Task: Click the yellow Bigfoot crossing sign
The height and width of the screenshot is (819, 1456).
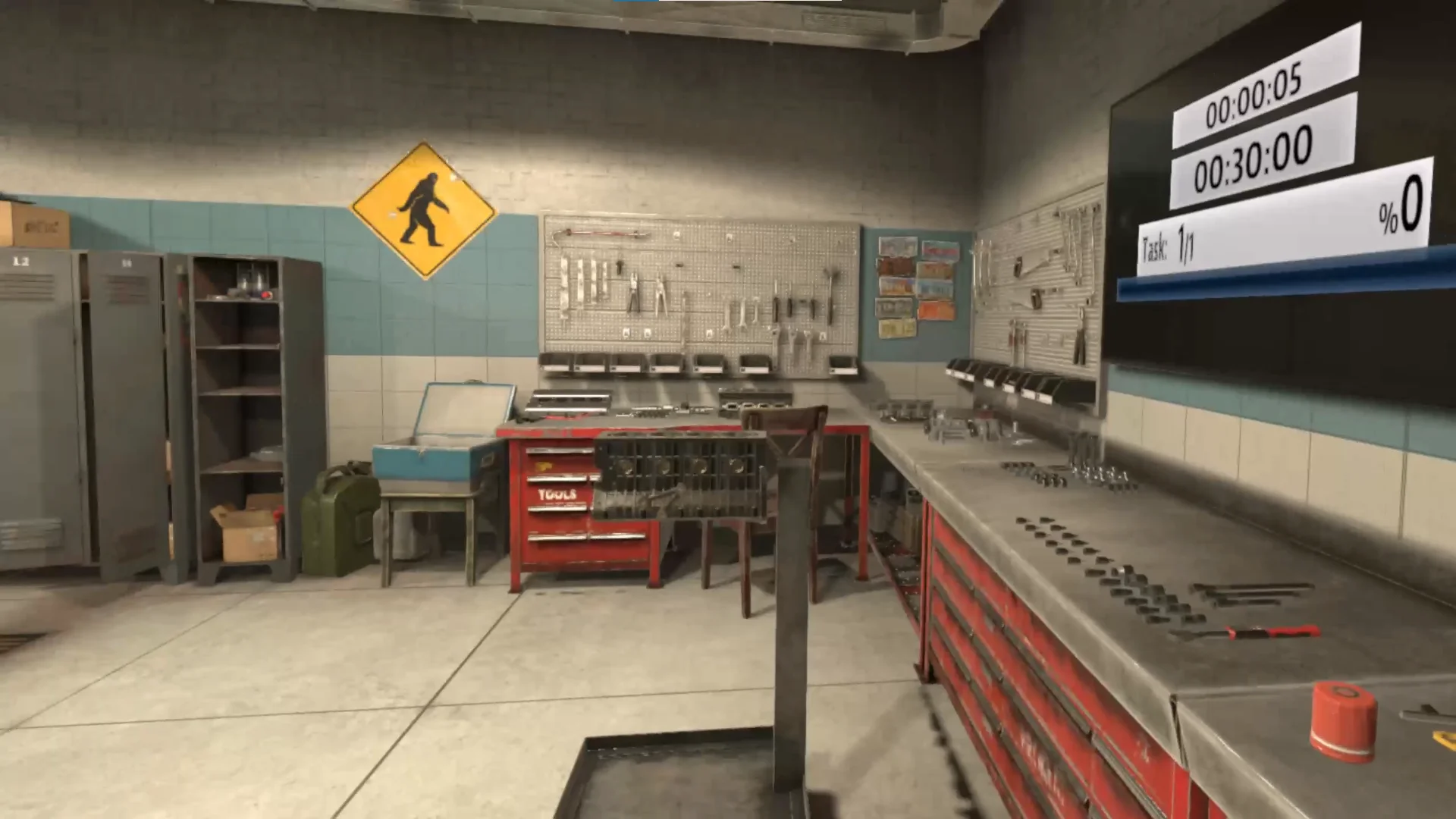Action: coord(425,209)
